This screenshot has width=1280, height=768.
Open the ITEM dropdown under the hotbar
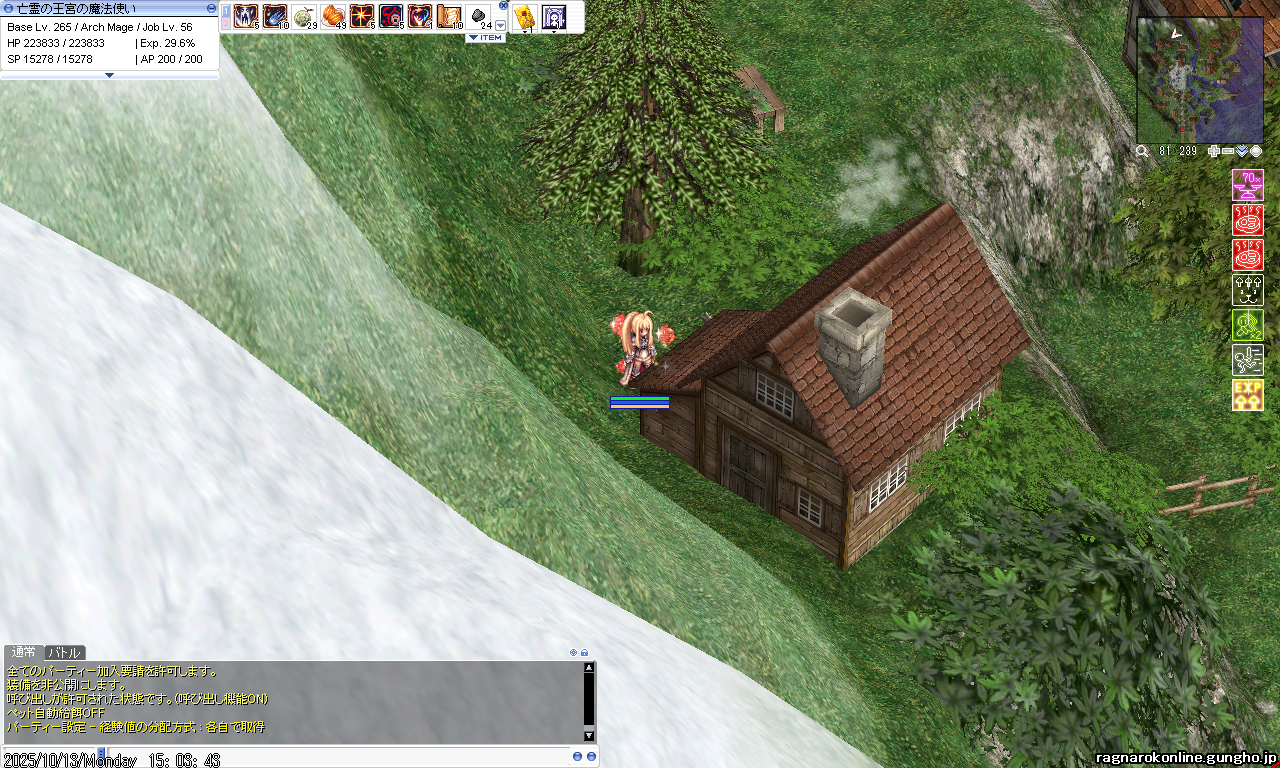pos(486,38)
